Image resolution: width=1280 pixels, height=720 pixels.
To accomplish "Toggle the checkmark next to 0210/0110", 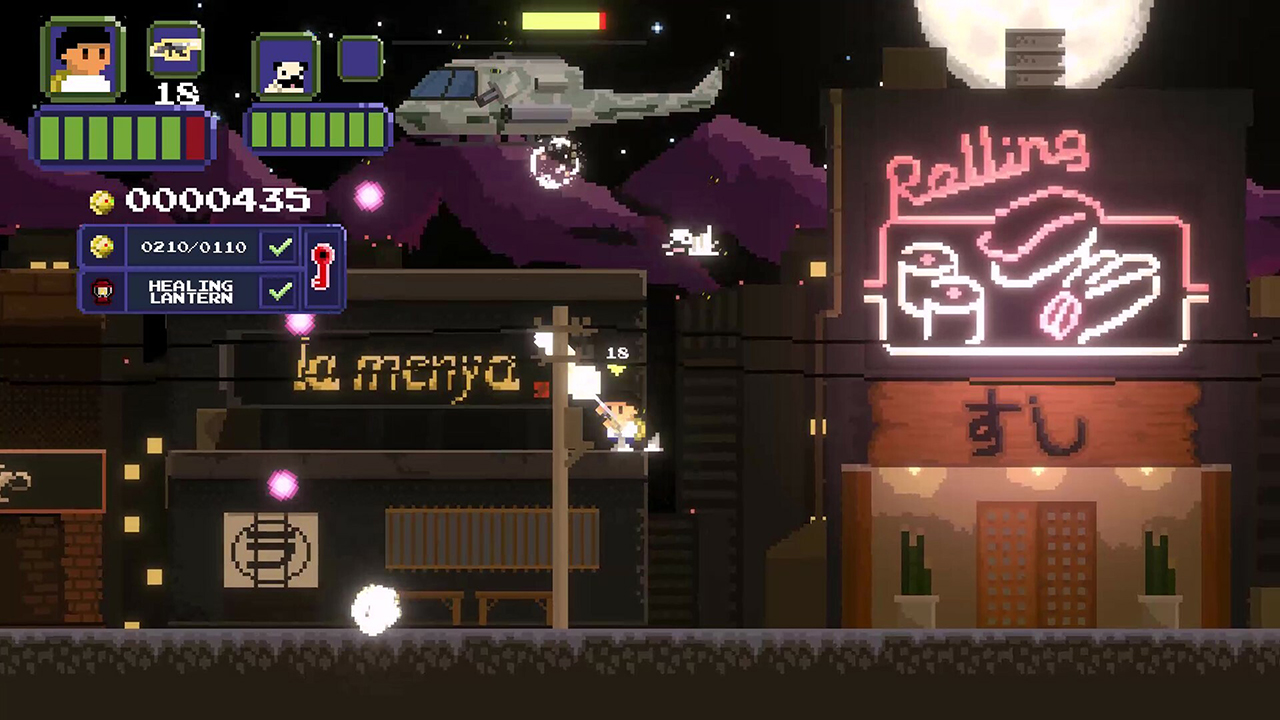I will (279, 246).
